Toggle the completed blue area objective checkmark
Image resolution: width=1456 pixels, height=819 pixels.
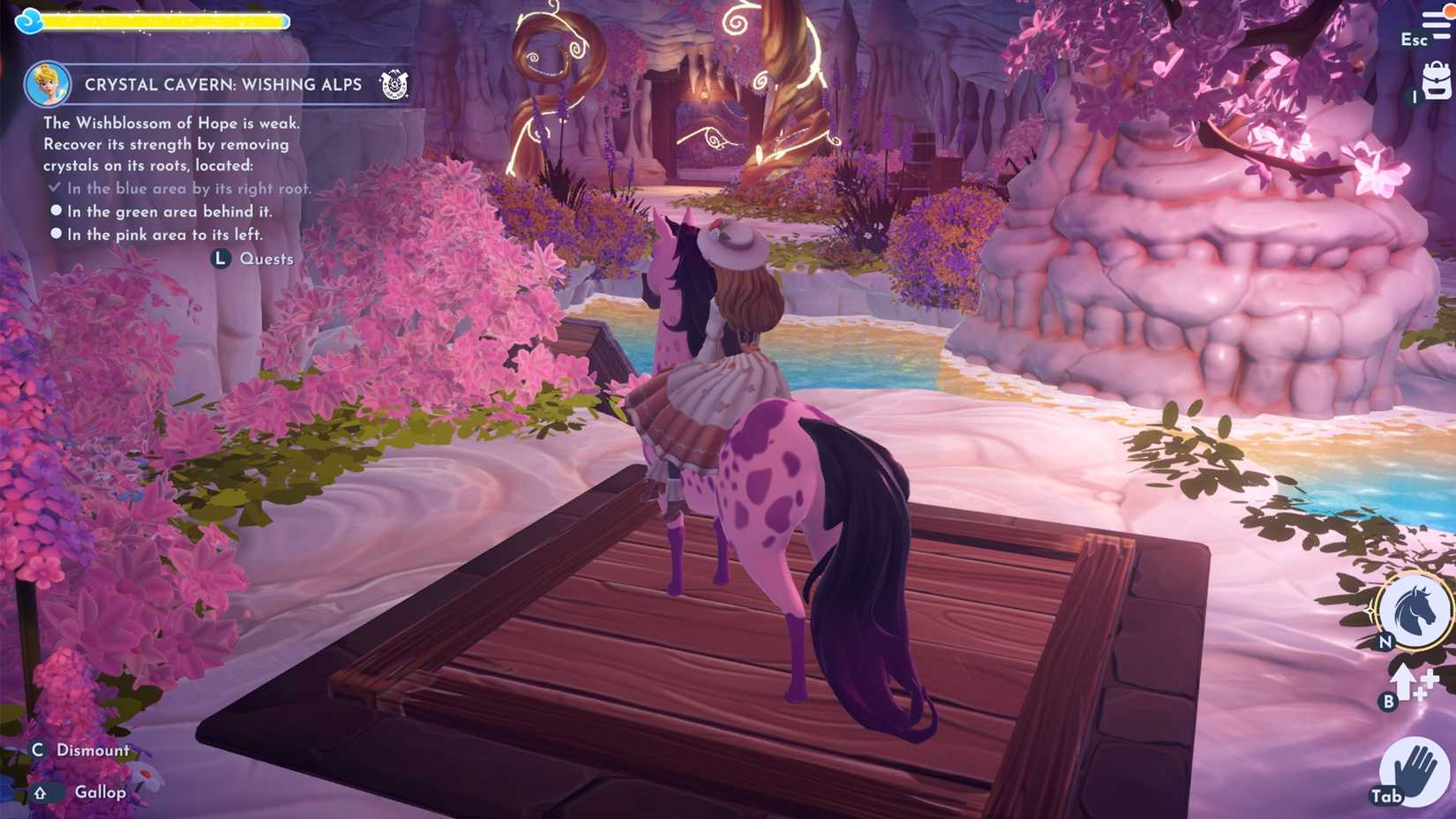click(x=55, y=187)
